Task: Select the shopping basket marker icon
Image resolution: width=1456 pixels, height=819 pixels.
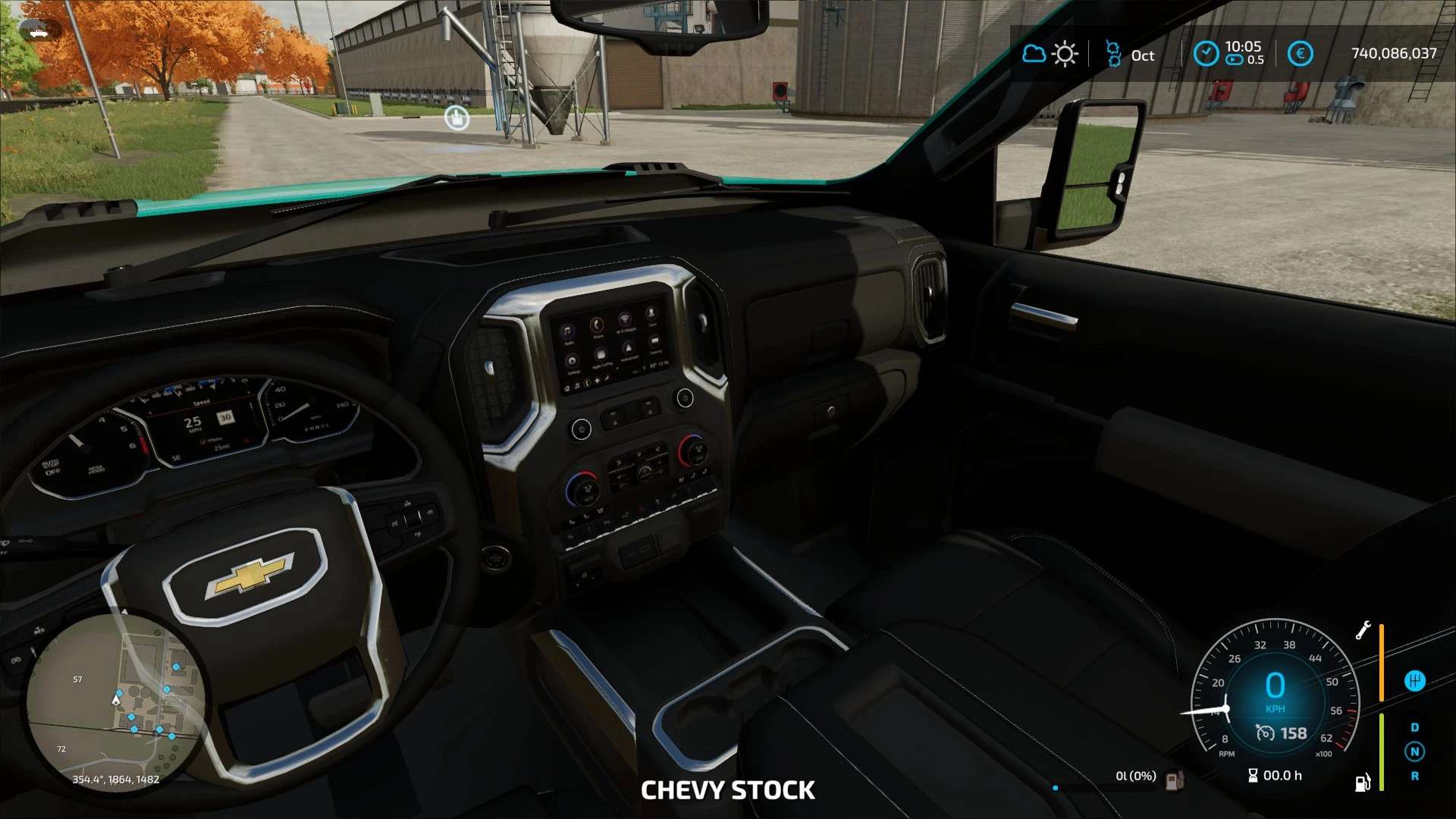Action: tap(457, 118)
